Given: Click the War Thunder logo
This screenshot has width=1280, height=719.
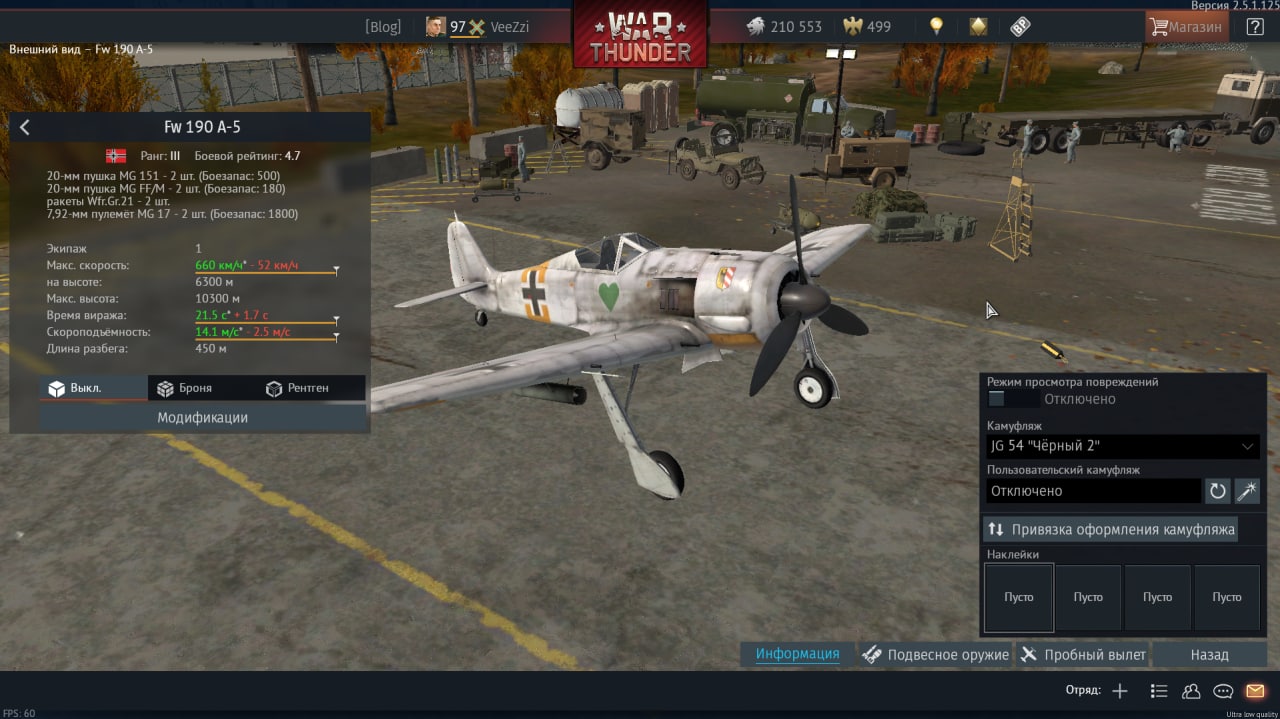Looking at the screenshot, I should [640, 35].
